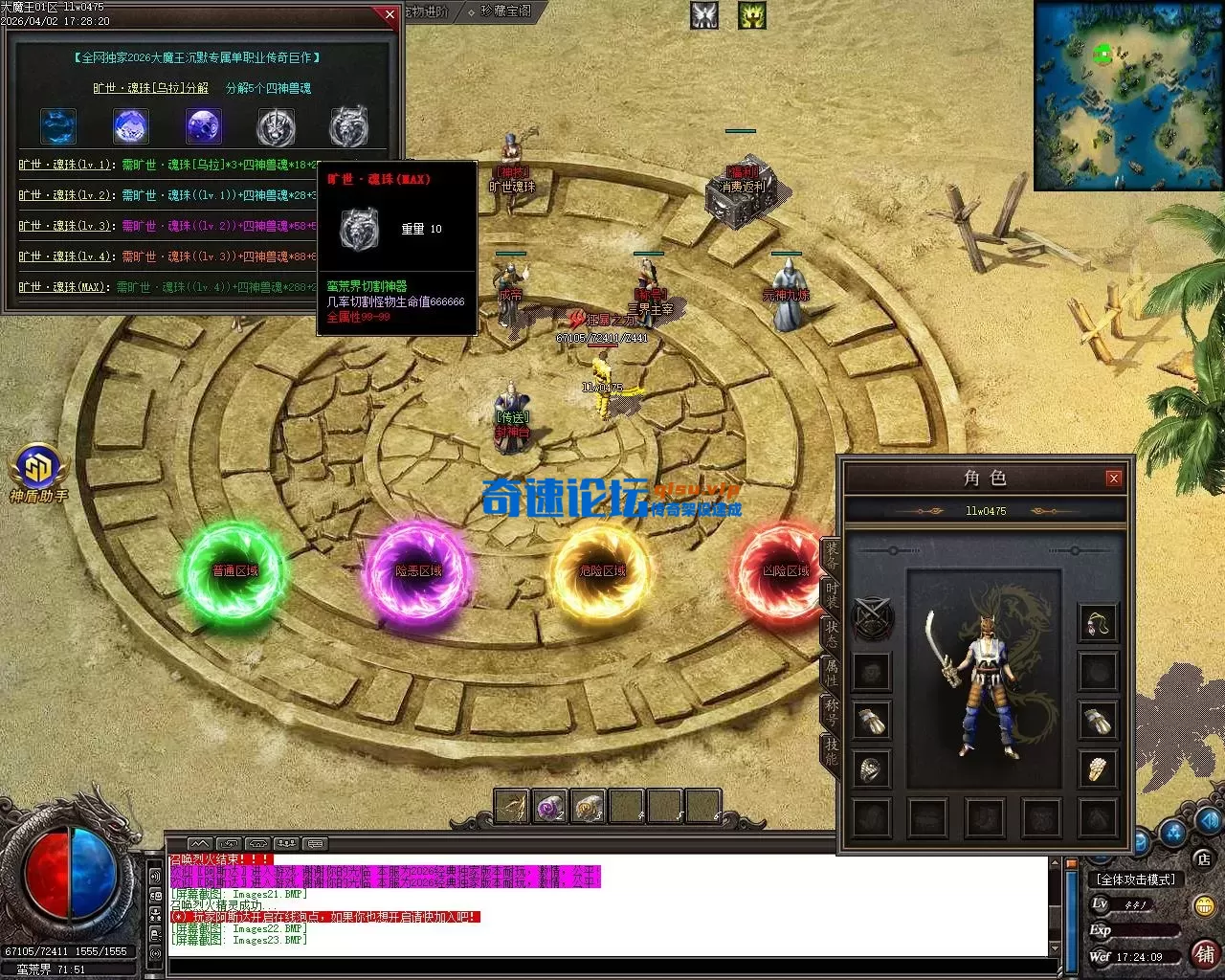Image resolution: width=1225 pixels, height=980 pixels.
Task: Click the 旷世·魂珠(MAX) upgrade link
Action: [x=64, y=287]
